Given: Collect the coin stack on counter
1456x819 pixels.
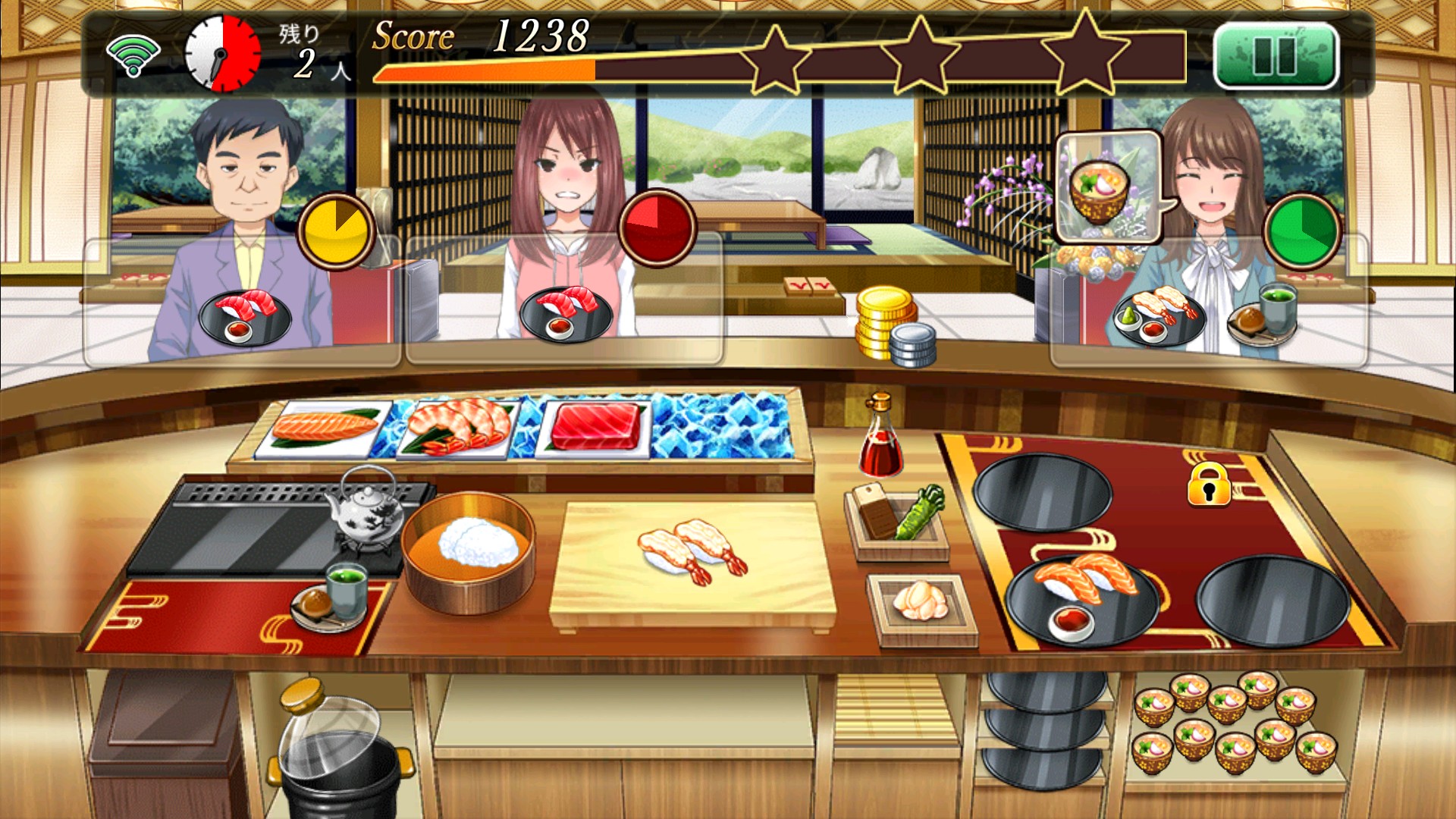Looking at the screenshot, I should (x=893, y=326).
